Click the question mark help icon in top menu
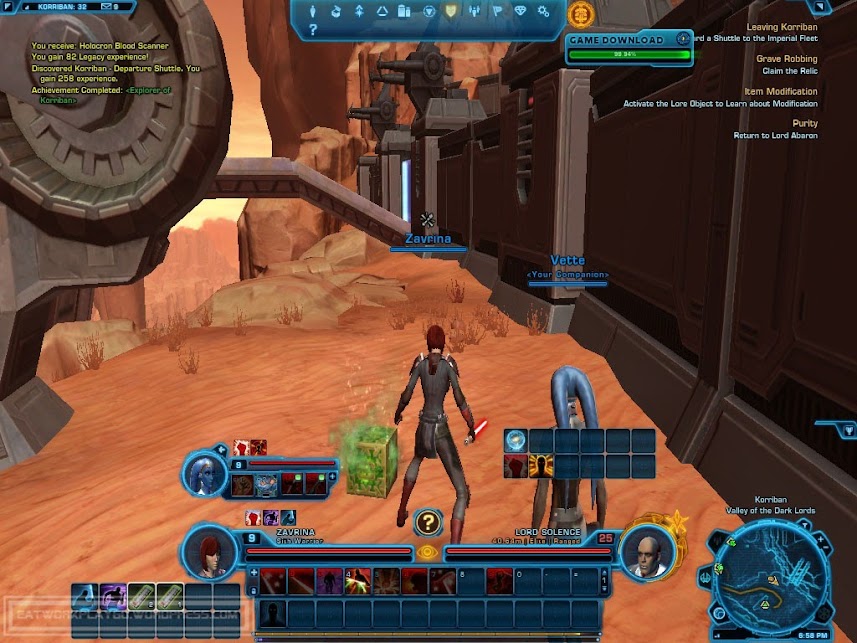Viewport: 857px width, 643px height. coord(313,31)
